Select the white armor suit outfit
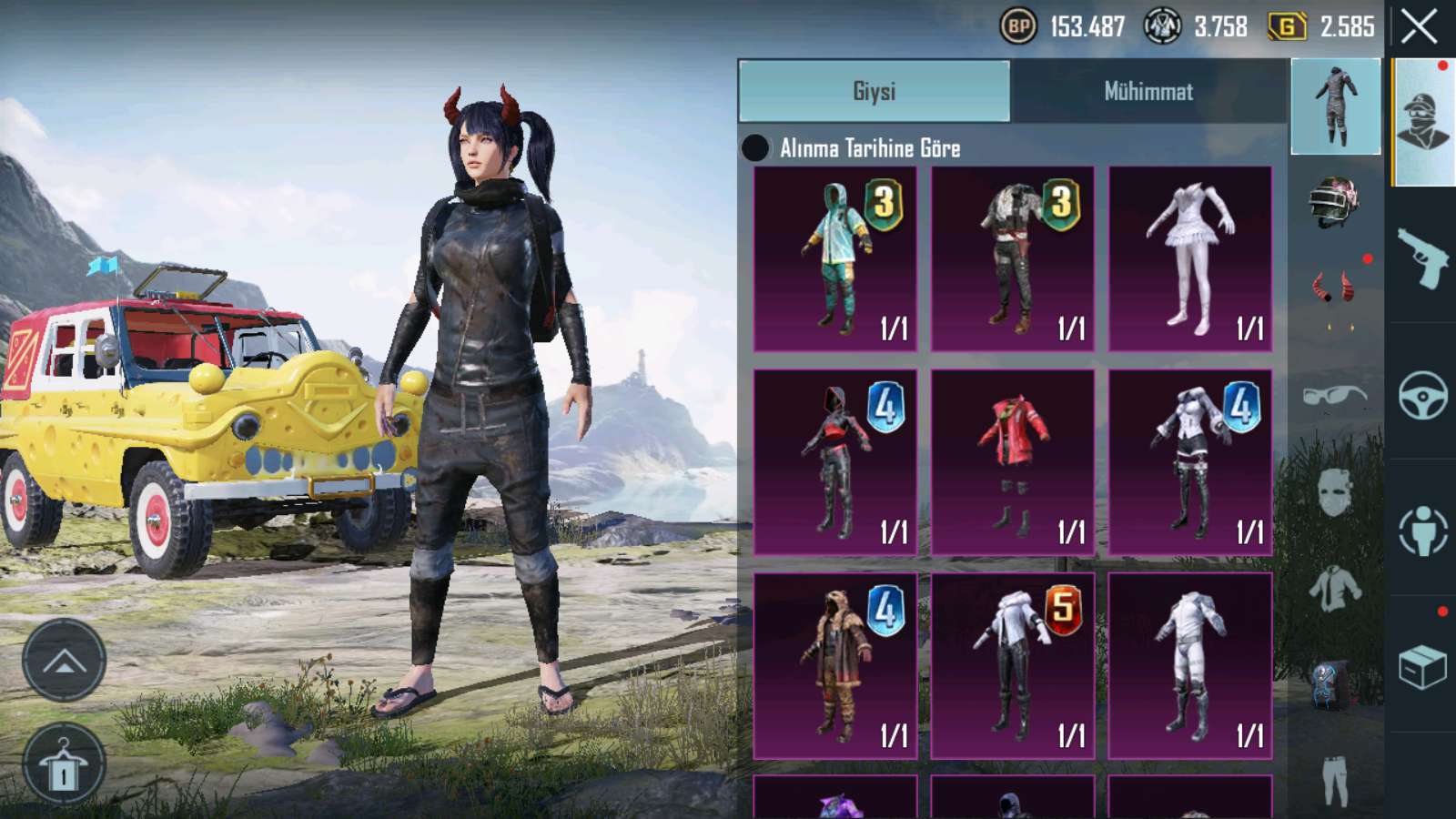The image size is (1456, 819). [x=1190, y=666]
